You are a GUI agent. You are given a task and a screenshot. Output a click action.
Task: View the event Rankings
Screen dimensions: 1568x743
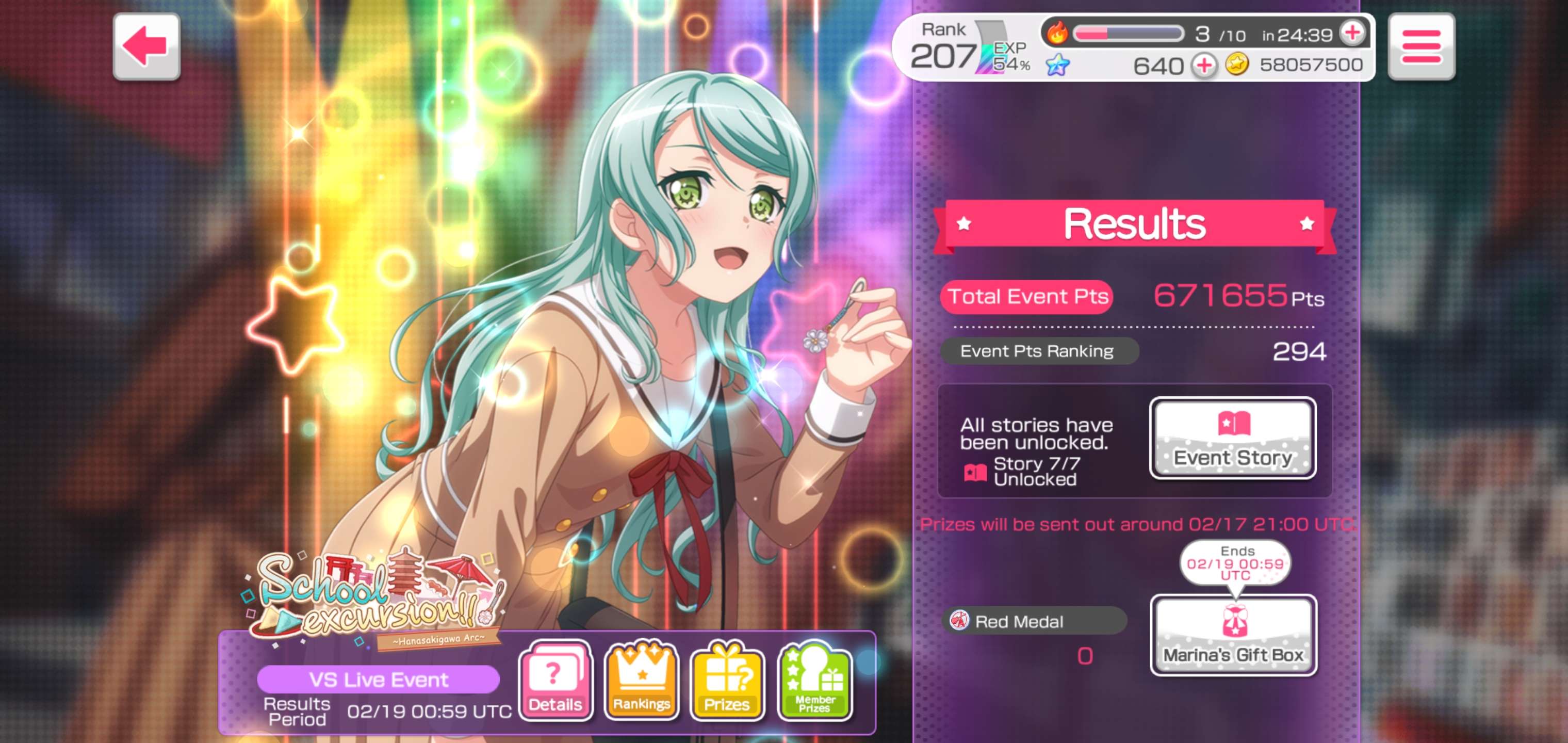(x=642, y=681)
